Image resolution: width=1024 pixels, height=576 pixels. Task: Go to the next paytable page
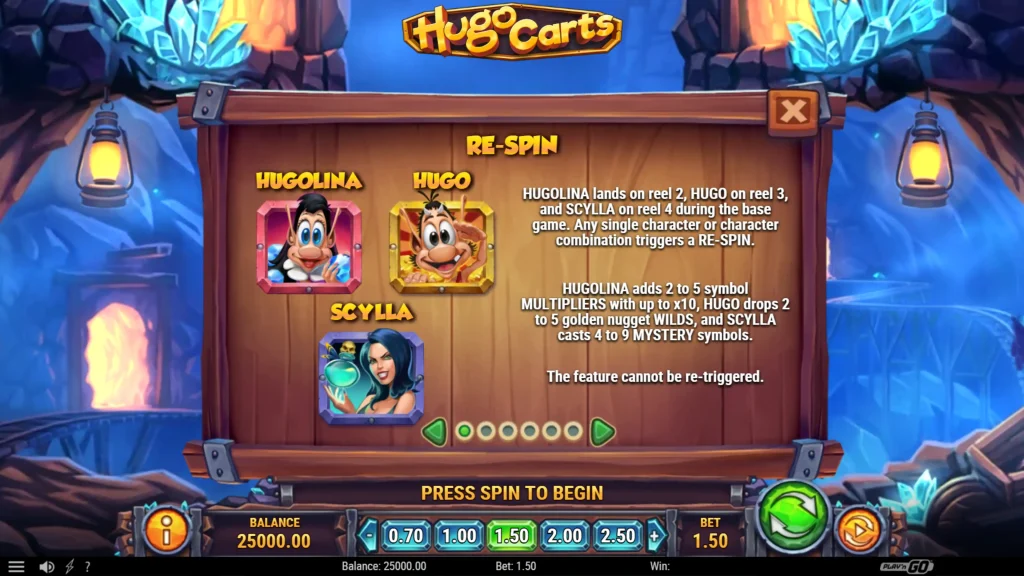(602, 432)
